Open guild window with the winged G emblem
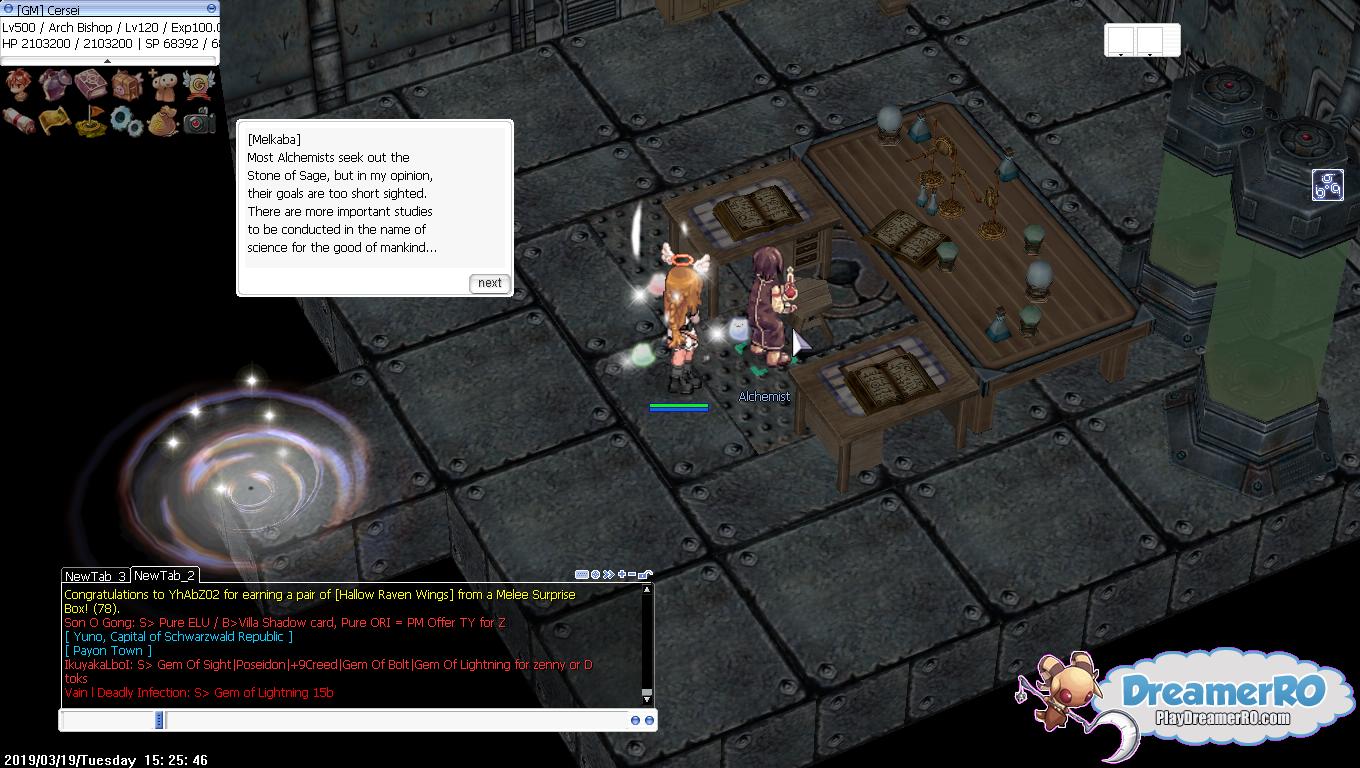Viewport: 1360px width, 768px height. (x=199, y=86)
